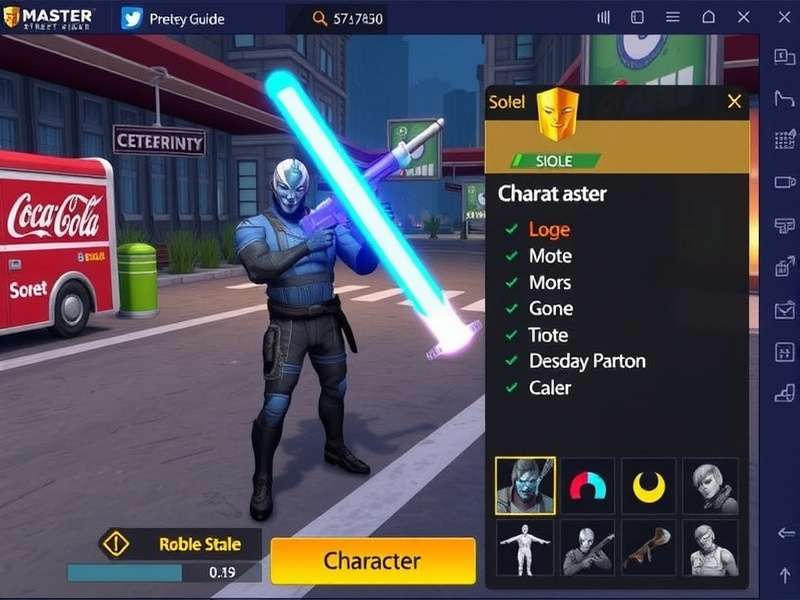Click the yellow Character button
The image size is (800, 600).
point(372,561)
